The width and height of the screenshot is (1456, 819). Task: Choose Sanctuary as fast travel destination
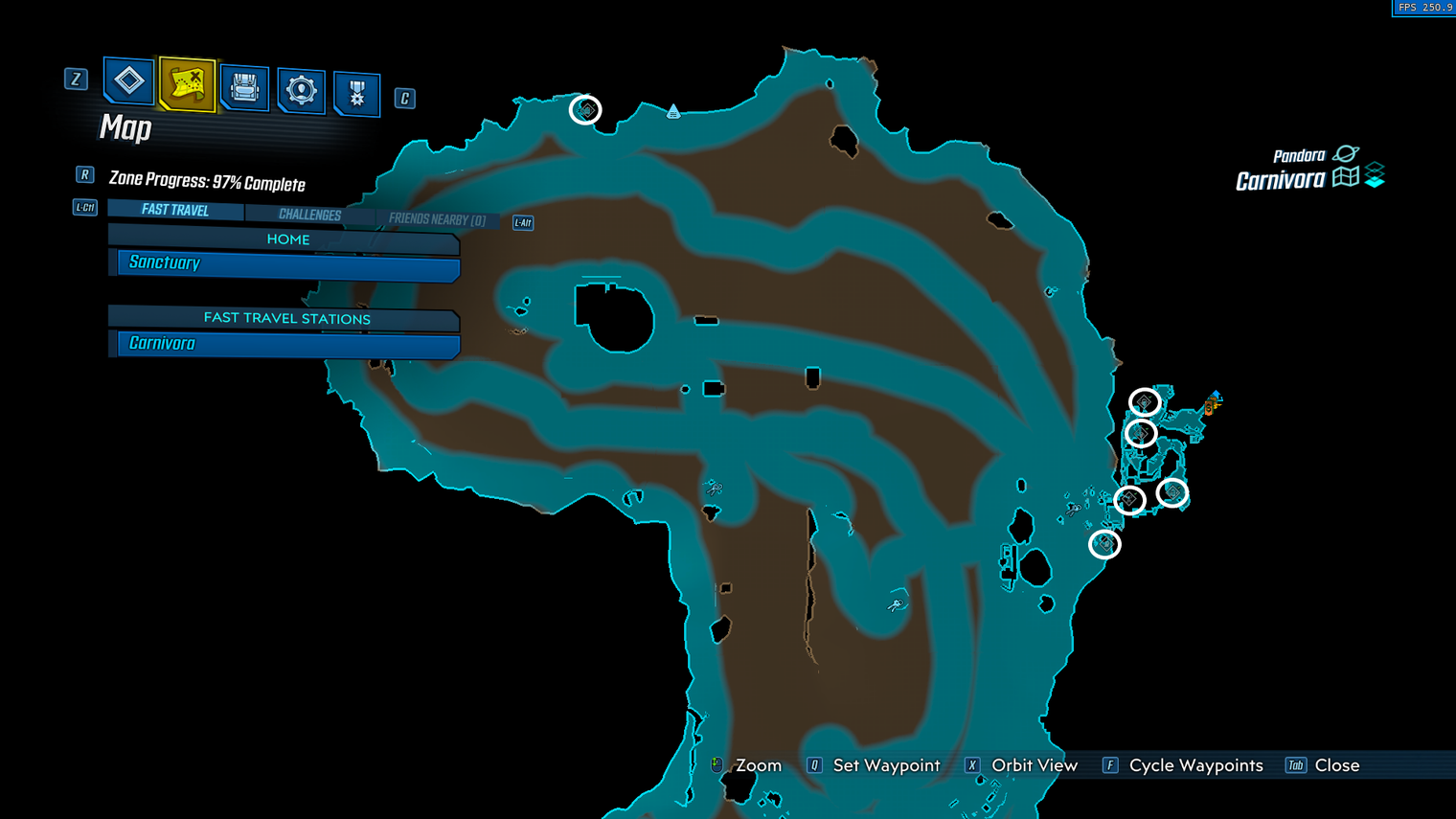point(287,263)
